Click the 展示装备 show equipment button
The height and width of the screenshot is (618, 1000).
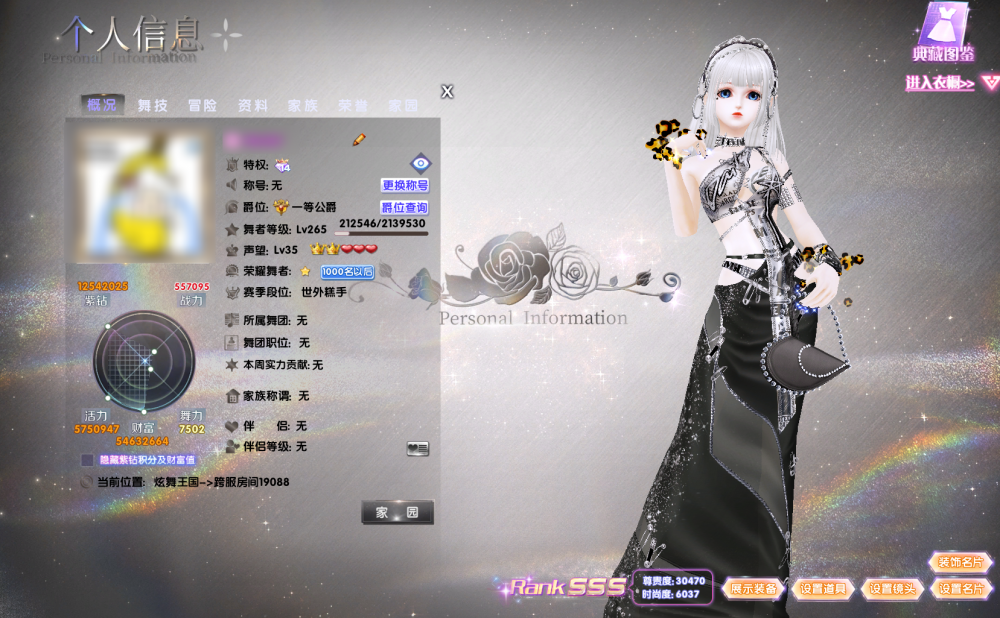[754, 589]
